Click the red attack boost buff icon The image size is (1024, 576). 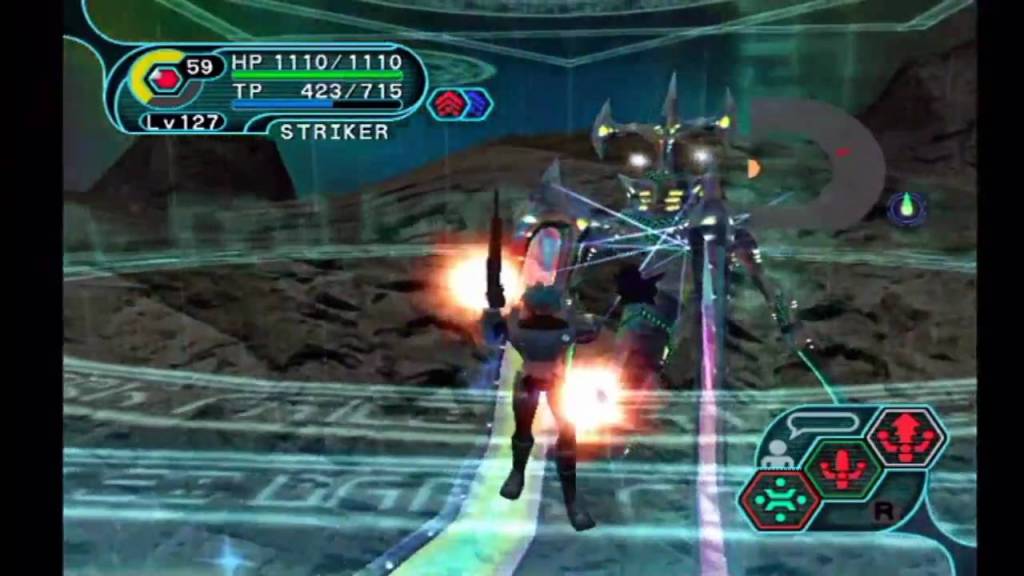pos(446,102)
